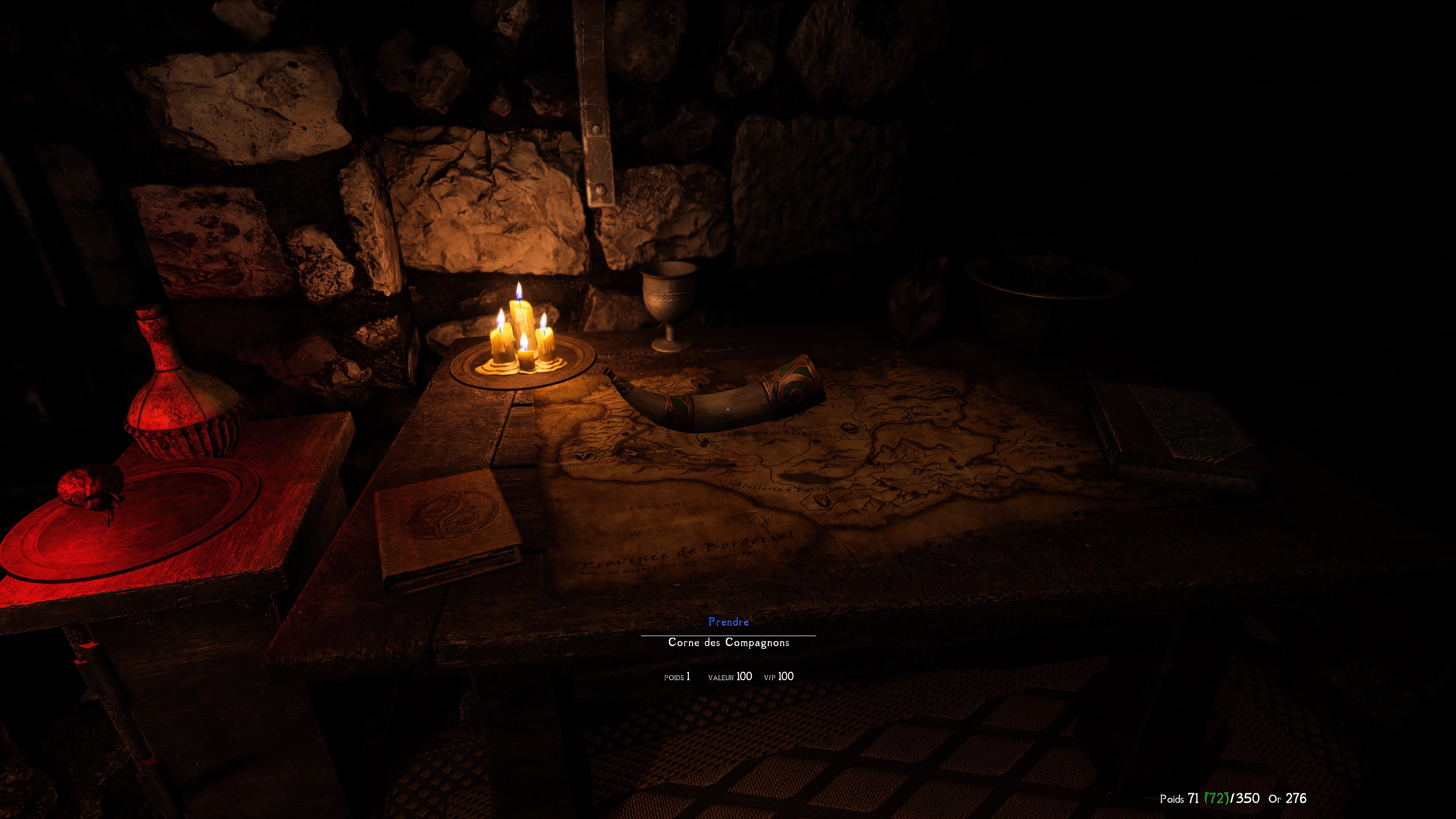Select the Prendre action prompt
This screenshot has width=1456, height=819.
point(728,622)
